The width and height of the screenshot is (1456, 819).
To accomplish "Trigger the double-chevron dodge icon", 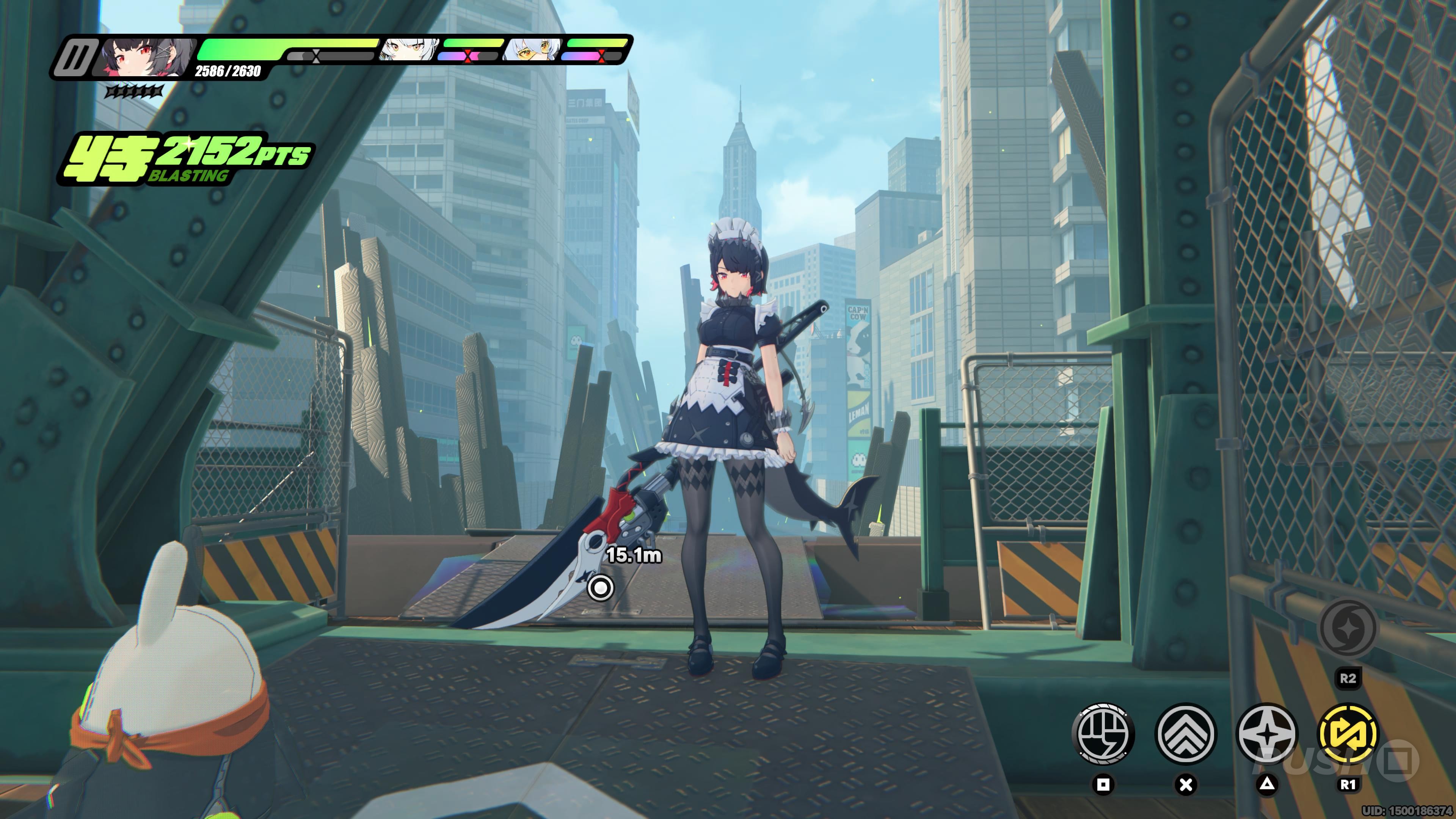I will coord(1185,734).
